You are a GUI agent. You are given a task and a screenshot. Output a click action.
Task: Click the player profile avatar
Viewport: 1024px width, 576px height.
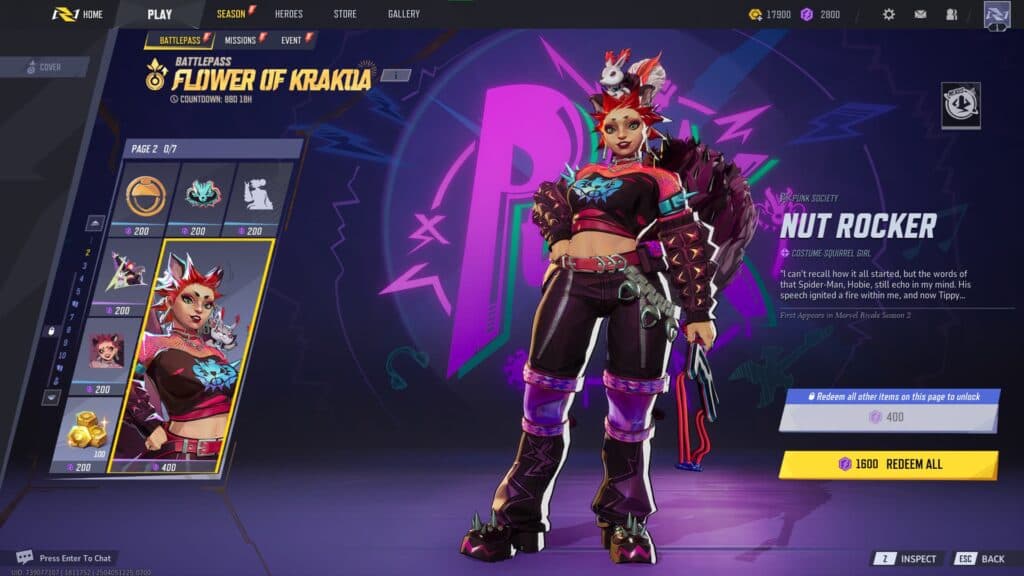tap(997, 14)
